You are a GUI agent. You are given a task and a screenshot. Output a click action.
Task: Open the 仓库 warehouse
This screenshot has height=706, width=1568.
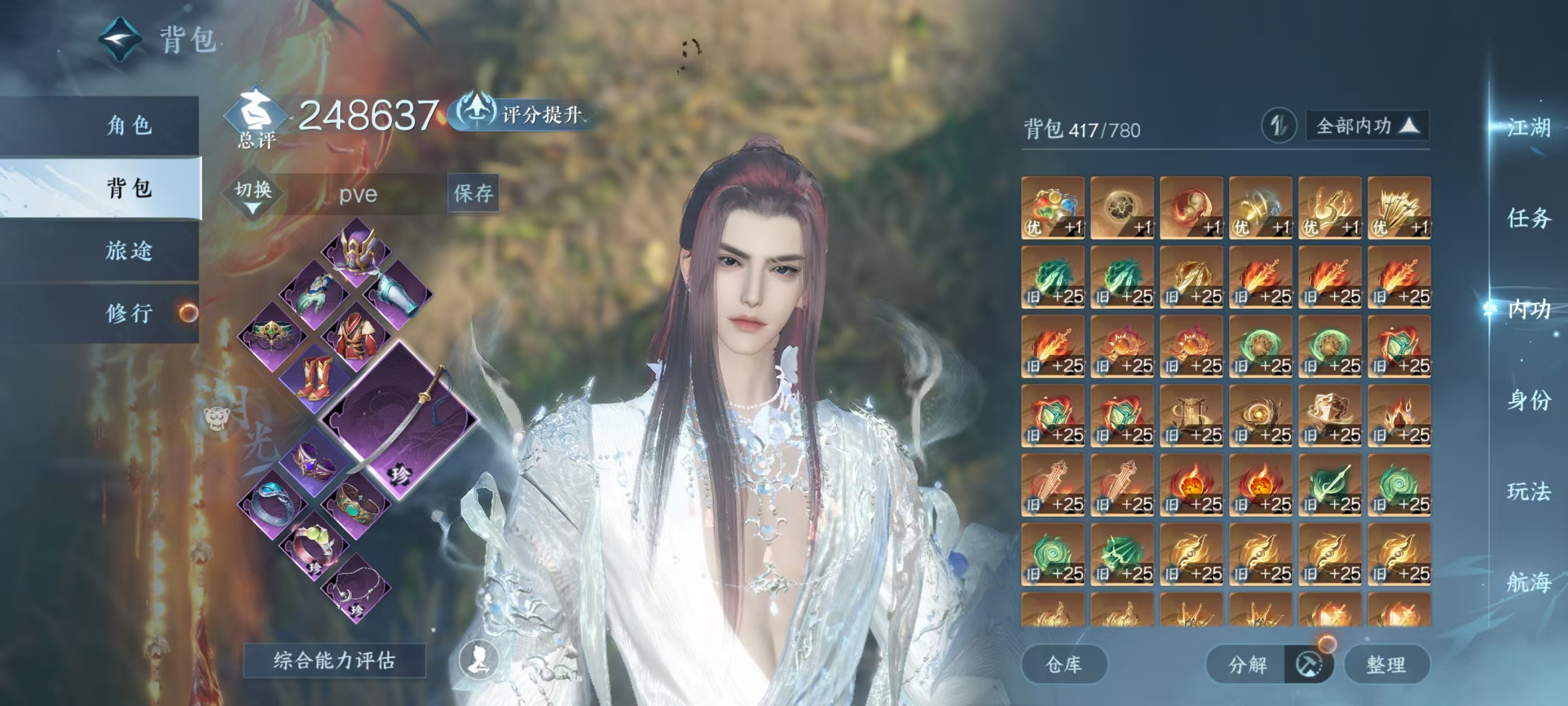tap(1063, 664)
